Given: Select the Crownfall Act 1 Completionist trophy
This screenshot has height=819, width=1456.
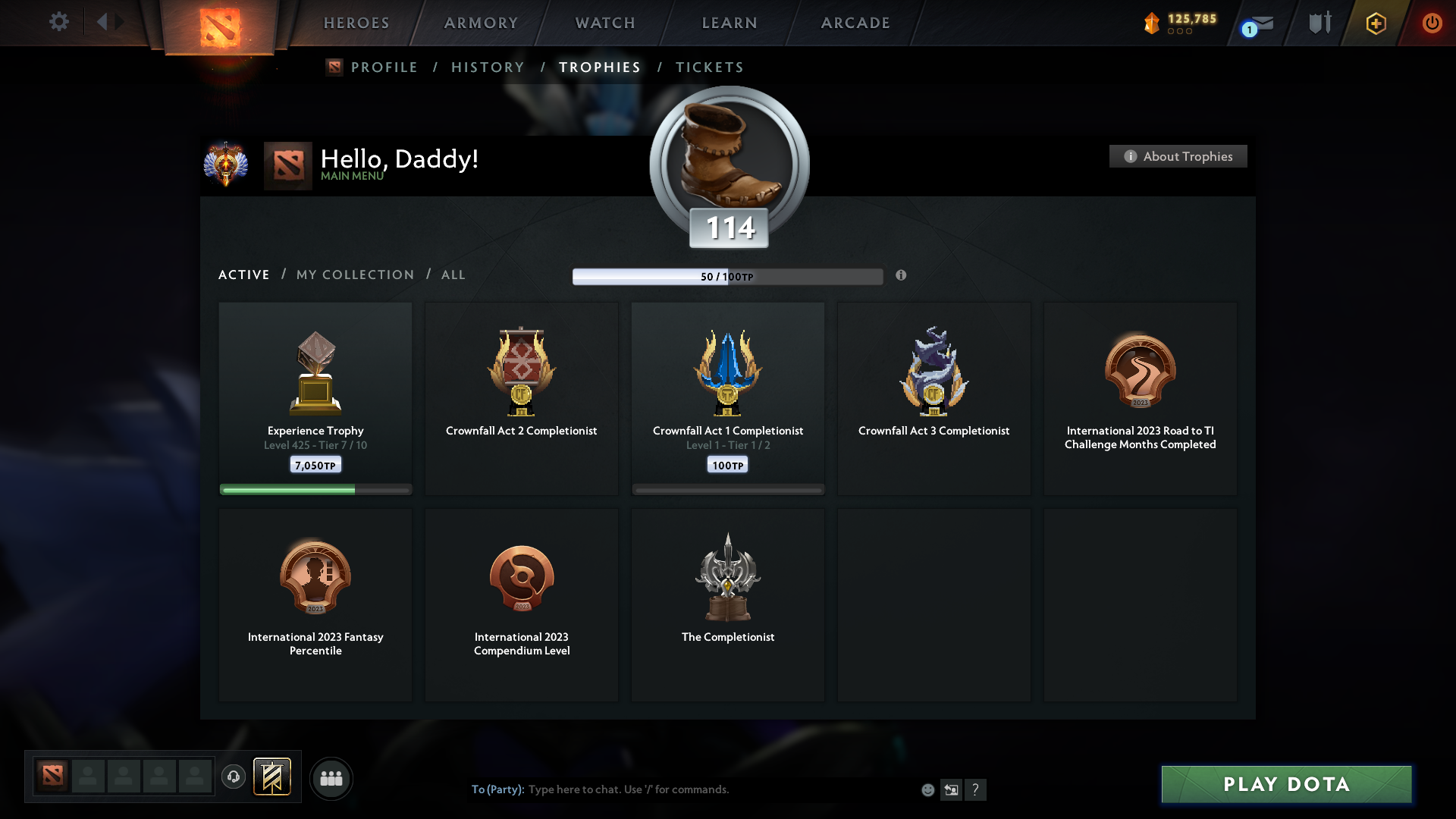Looking at the screenshot, I should coord(727,398).
